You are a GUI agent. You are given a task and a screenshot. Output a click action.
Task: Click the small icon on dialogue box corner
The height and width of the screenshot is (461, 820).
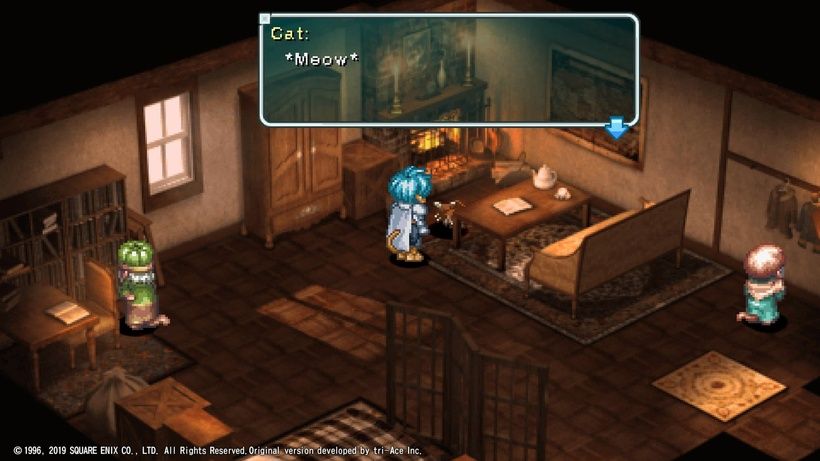(265, 19)
